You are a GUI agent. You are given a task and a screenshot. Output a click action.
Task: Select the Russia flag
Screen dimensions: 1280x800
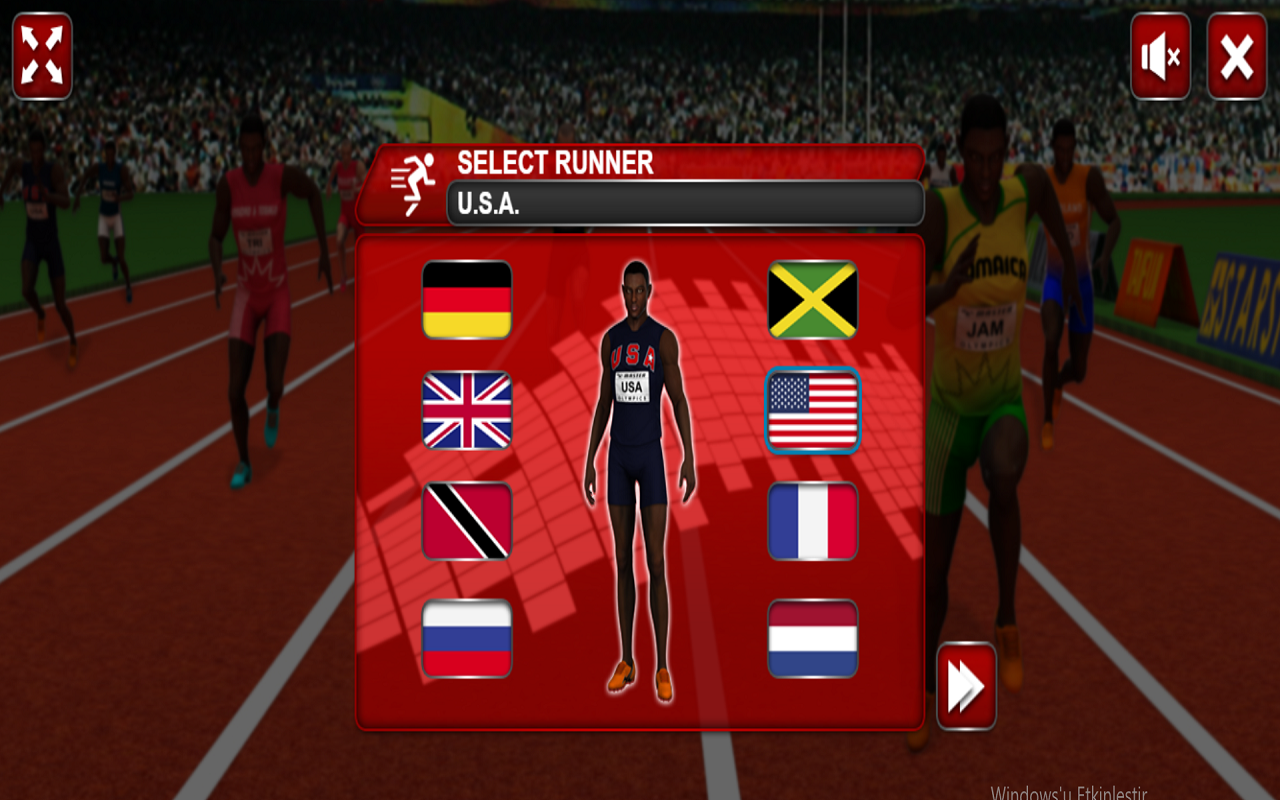point(466,635)
